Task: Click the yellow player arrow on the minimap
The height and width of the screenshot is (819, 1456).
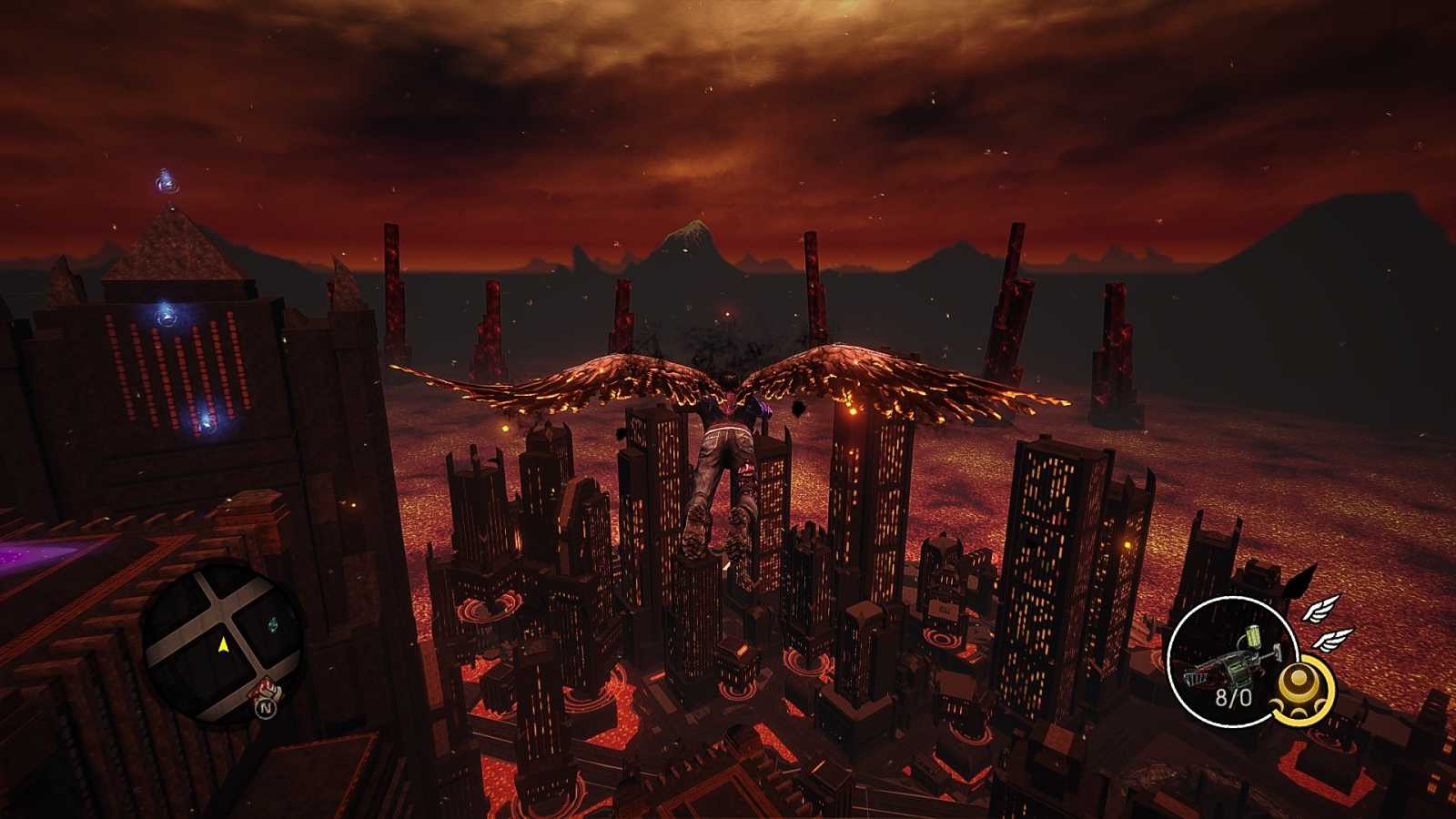Action: click(x=225, y=645)
